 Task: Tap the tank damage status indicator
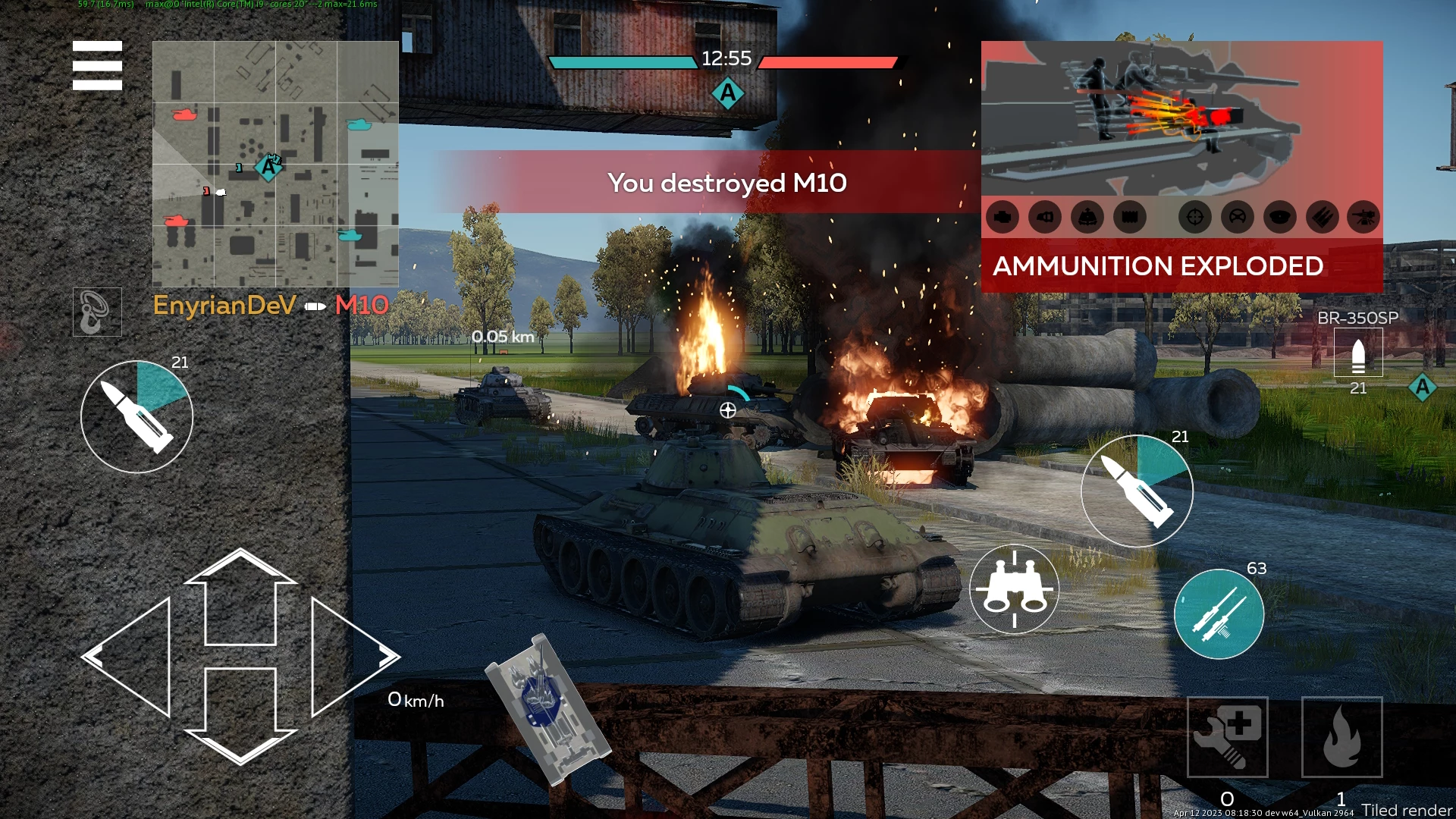548,709
